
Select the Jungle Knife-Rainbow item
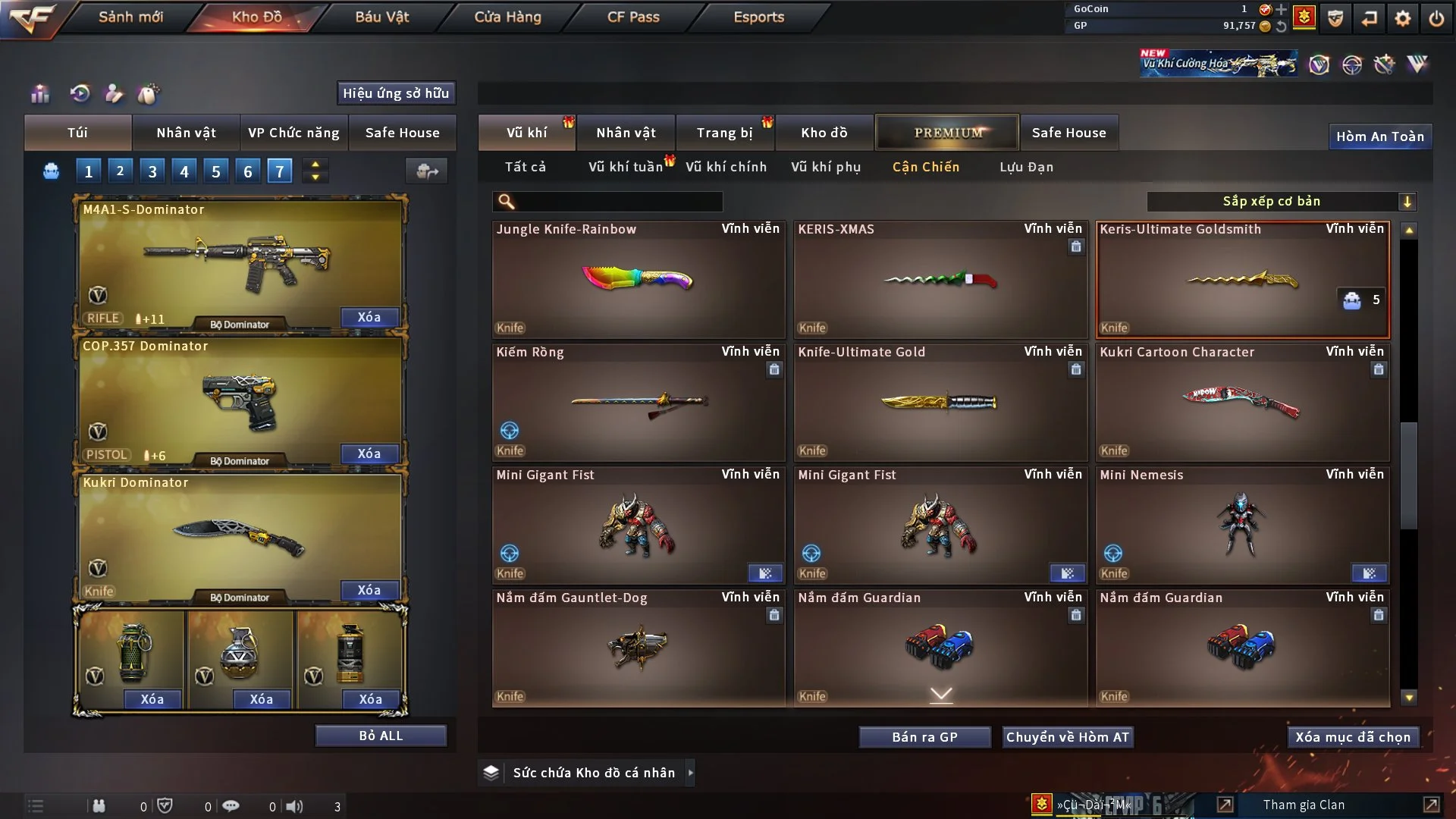(638, 279)
